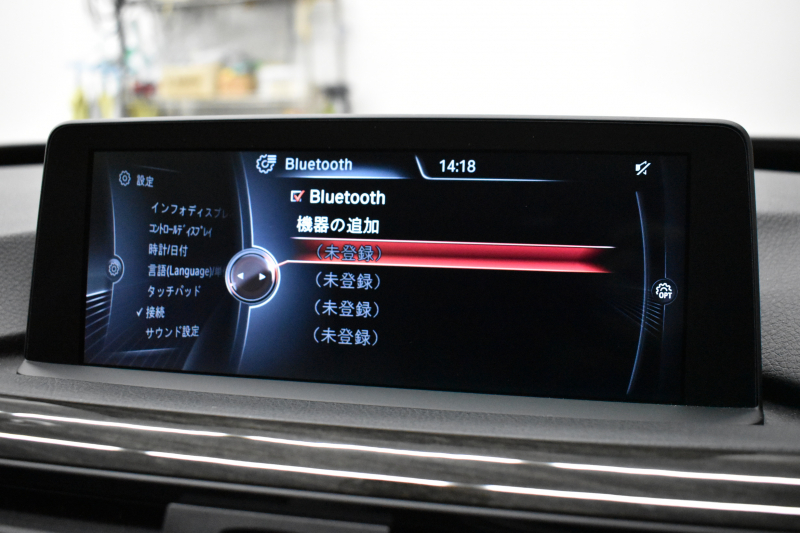800x533 pixels.
Task: Click the round left-right arrow controller knob
Action: 250,275
